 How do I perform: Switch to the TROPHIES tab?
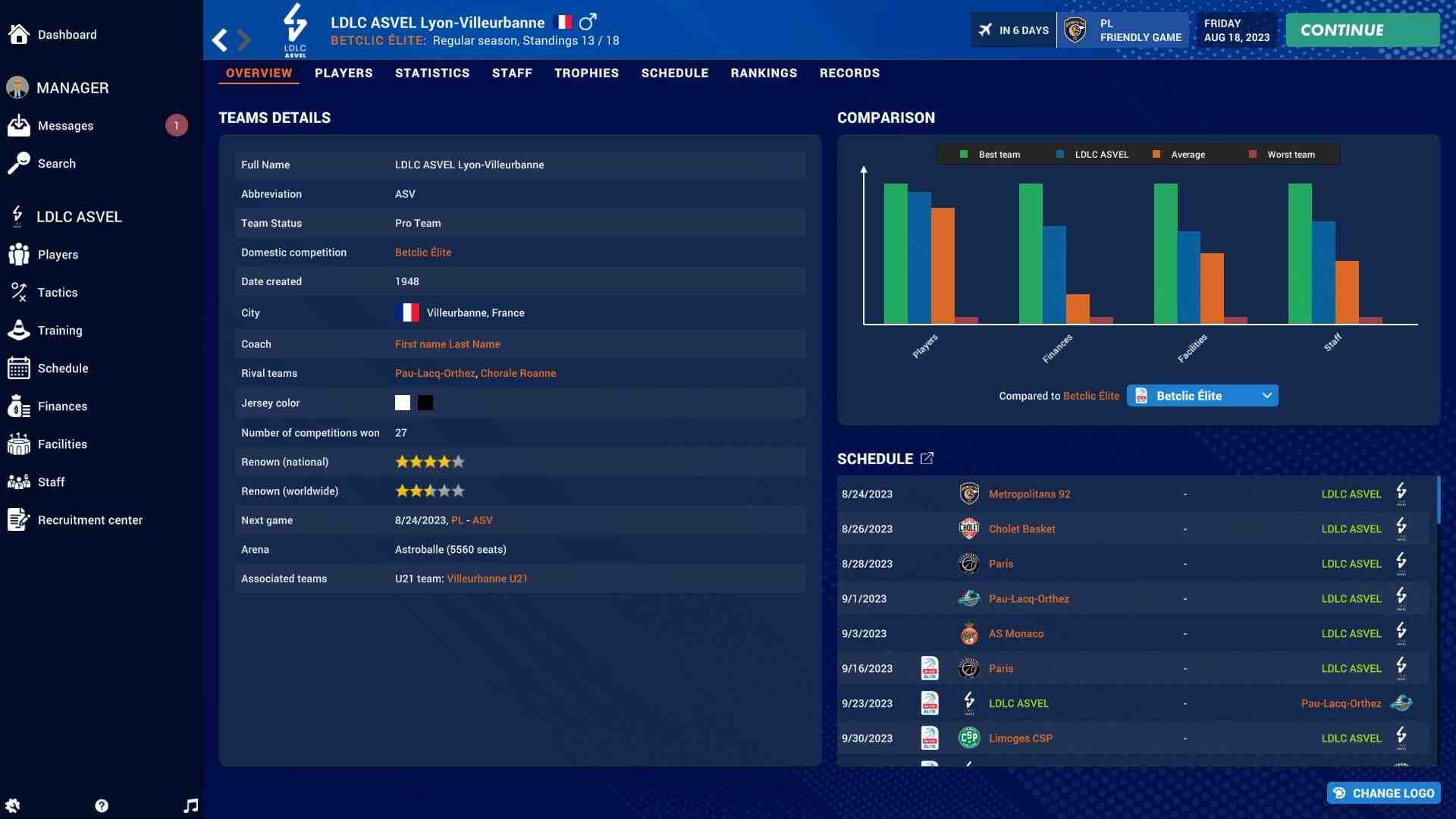[x=586, y=74]
